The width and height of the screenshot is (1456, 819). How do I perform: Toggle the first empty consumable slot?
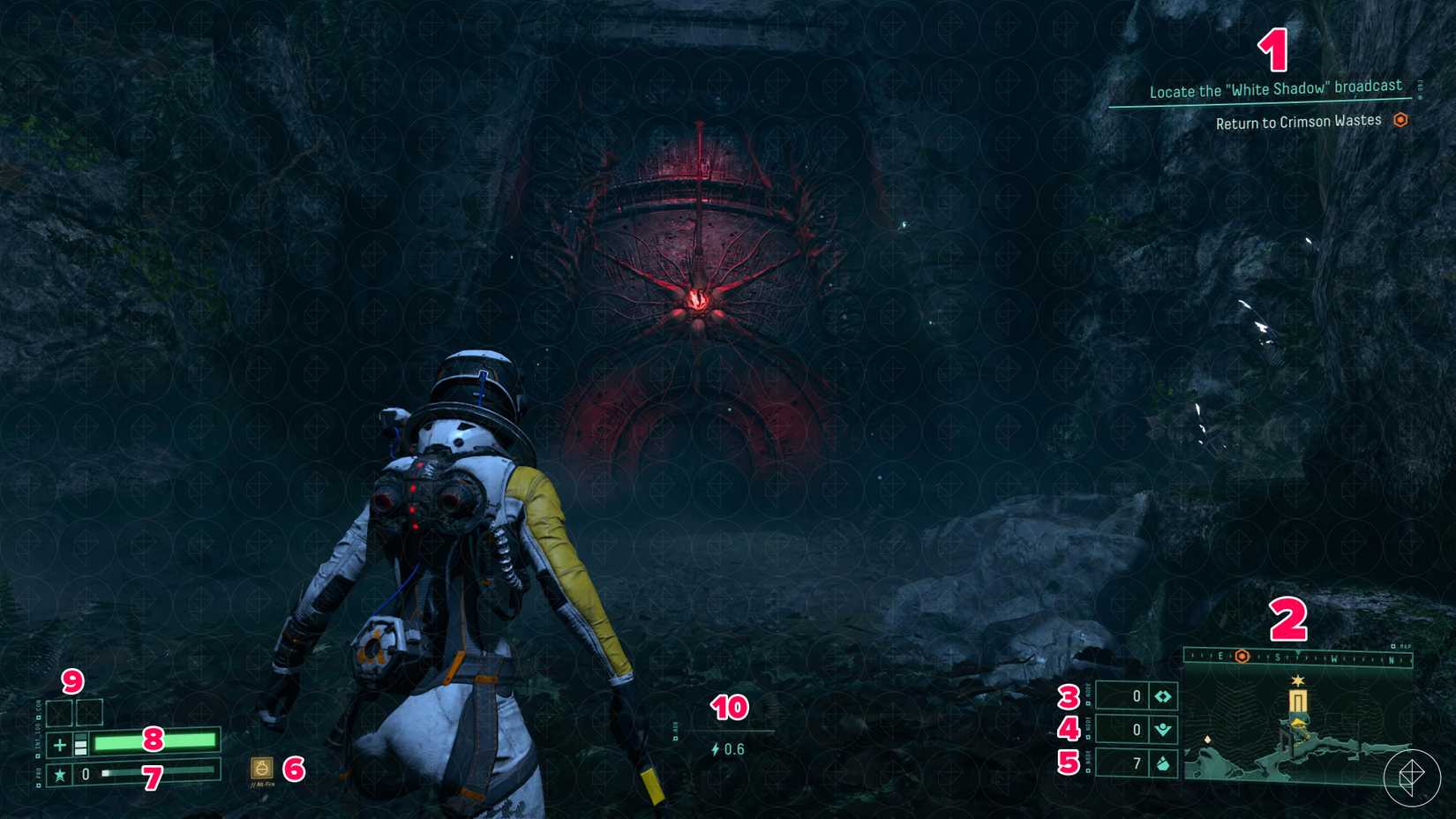(59, 713)
